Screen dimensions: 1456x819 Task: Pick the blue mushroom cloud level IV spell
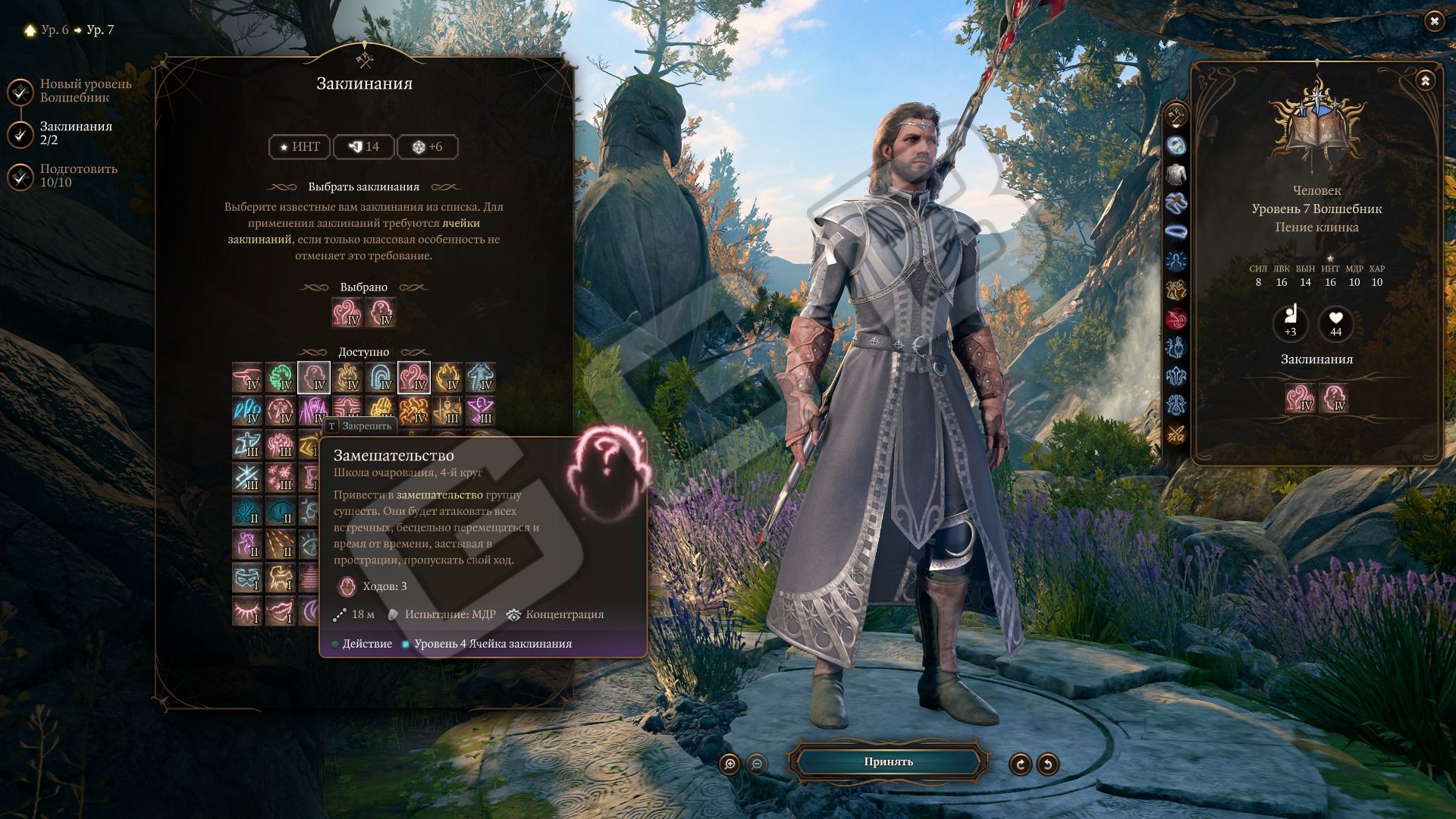click(x=481, y=378)
